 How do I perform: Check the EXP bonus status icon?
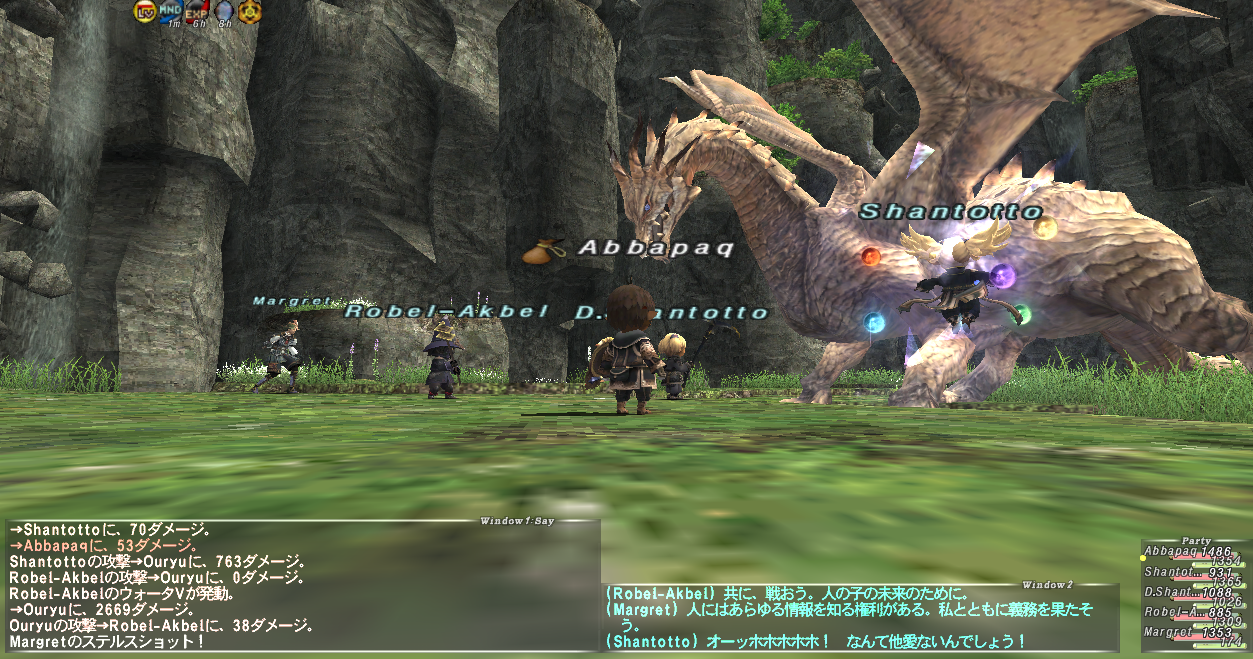(x=197, y=12)
